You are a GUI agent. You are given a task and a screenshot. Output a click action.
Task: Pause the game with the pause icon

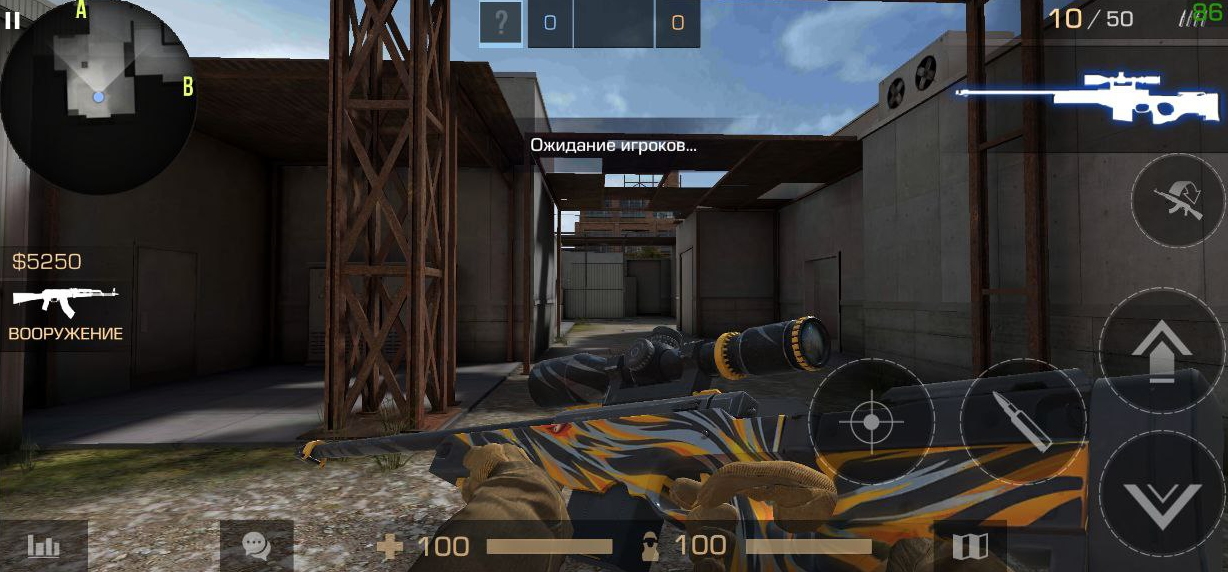click(12, 21)
